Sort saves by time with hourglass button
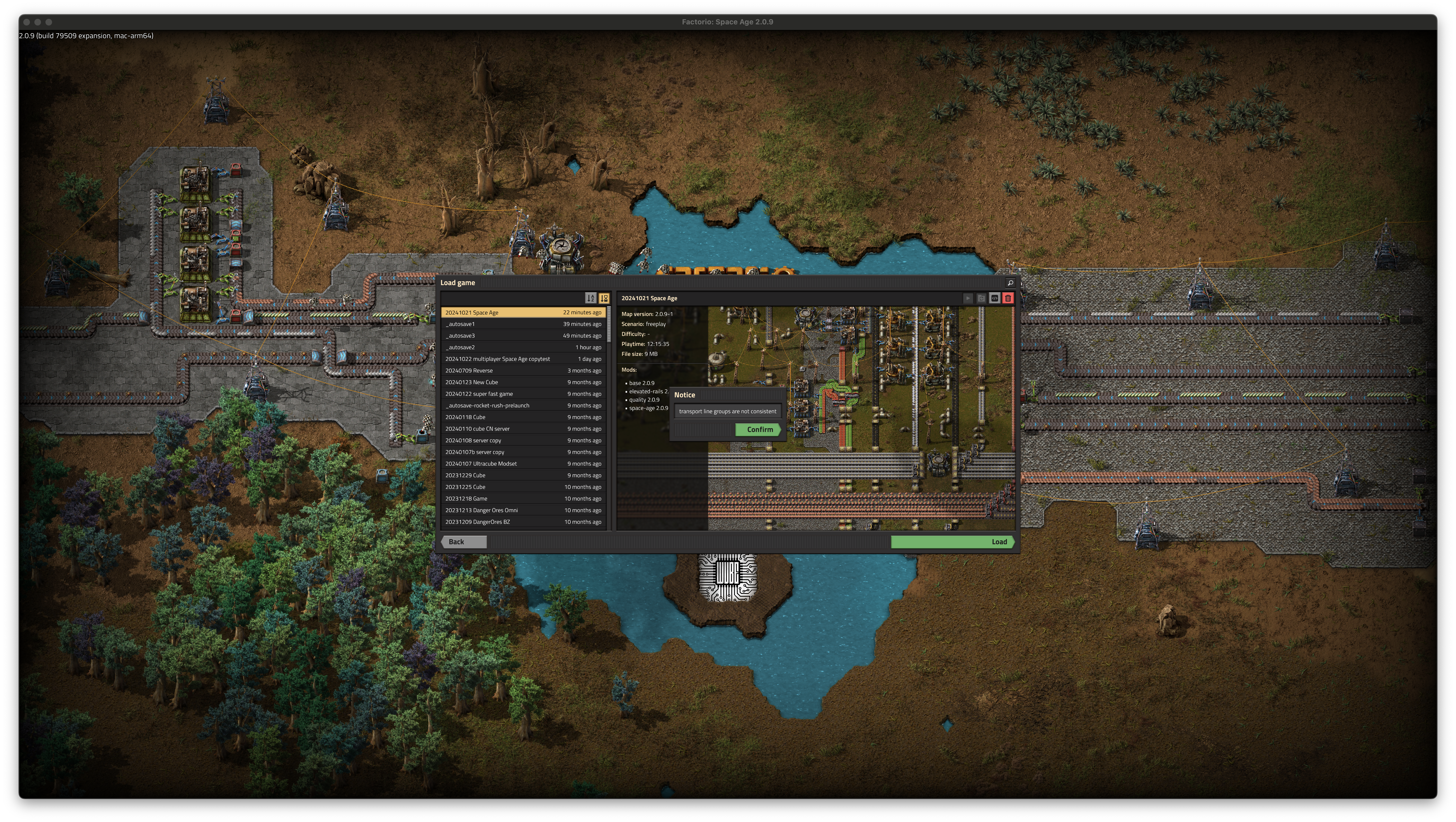 604,298
